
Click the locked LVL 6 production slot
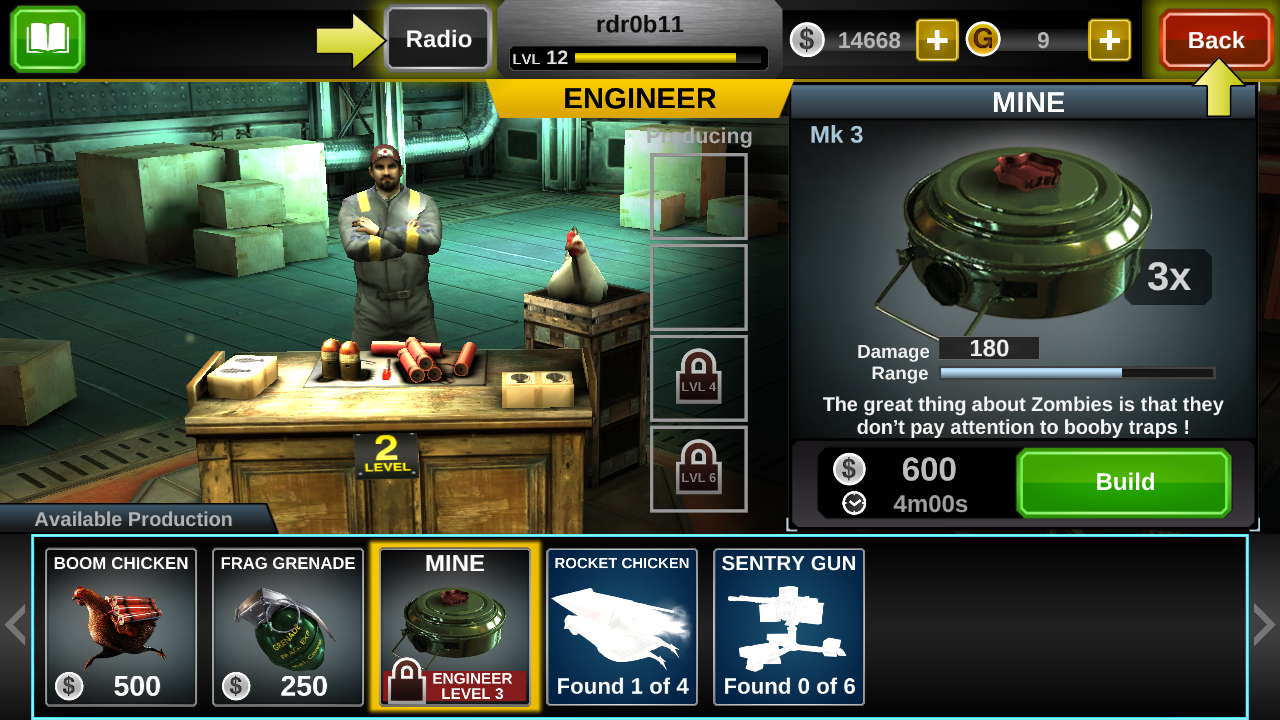(698, 468)
